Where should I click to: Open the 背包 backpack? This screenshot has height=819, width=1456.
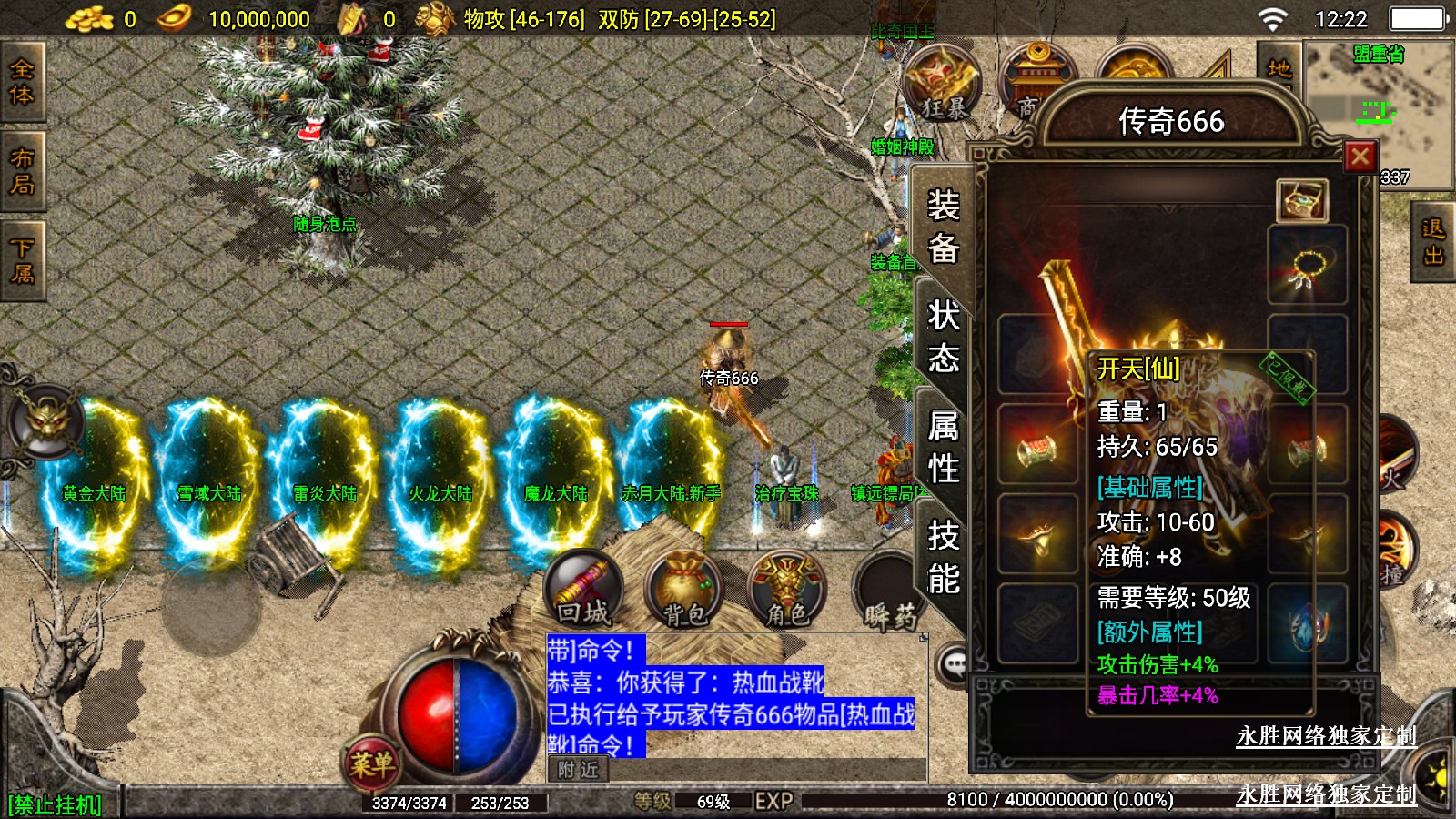[x=684, y=590]
